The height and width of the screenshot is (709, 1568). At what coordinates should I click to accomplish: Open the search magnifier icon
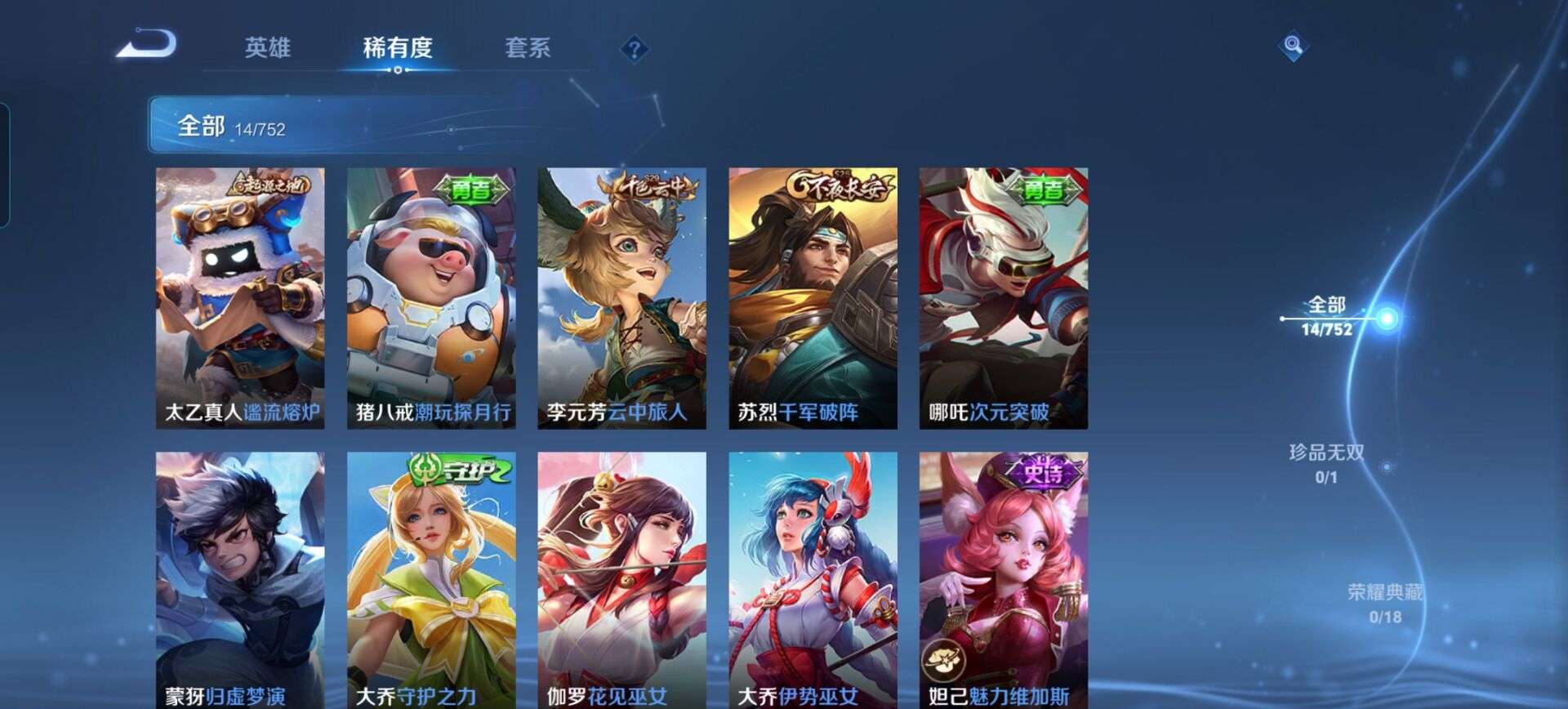[x=1292, y=47]
